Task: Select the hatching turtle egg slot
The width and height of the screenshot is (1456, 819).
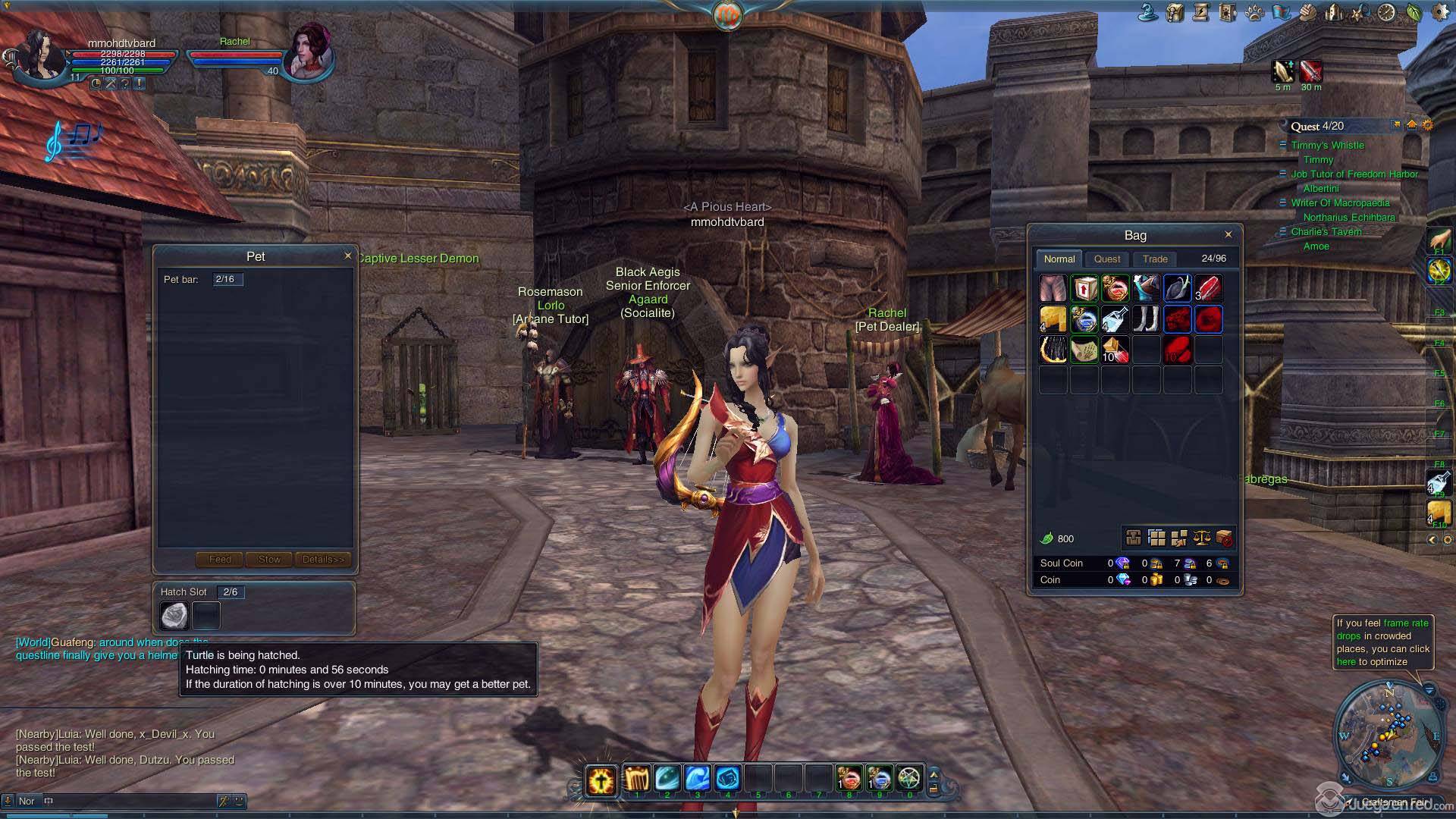Action: 175,616
